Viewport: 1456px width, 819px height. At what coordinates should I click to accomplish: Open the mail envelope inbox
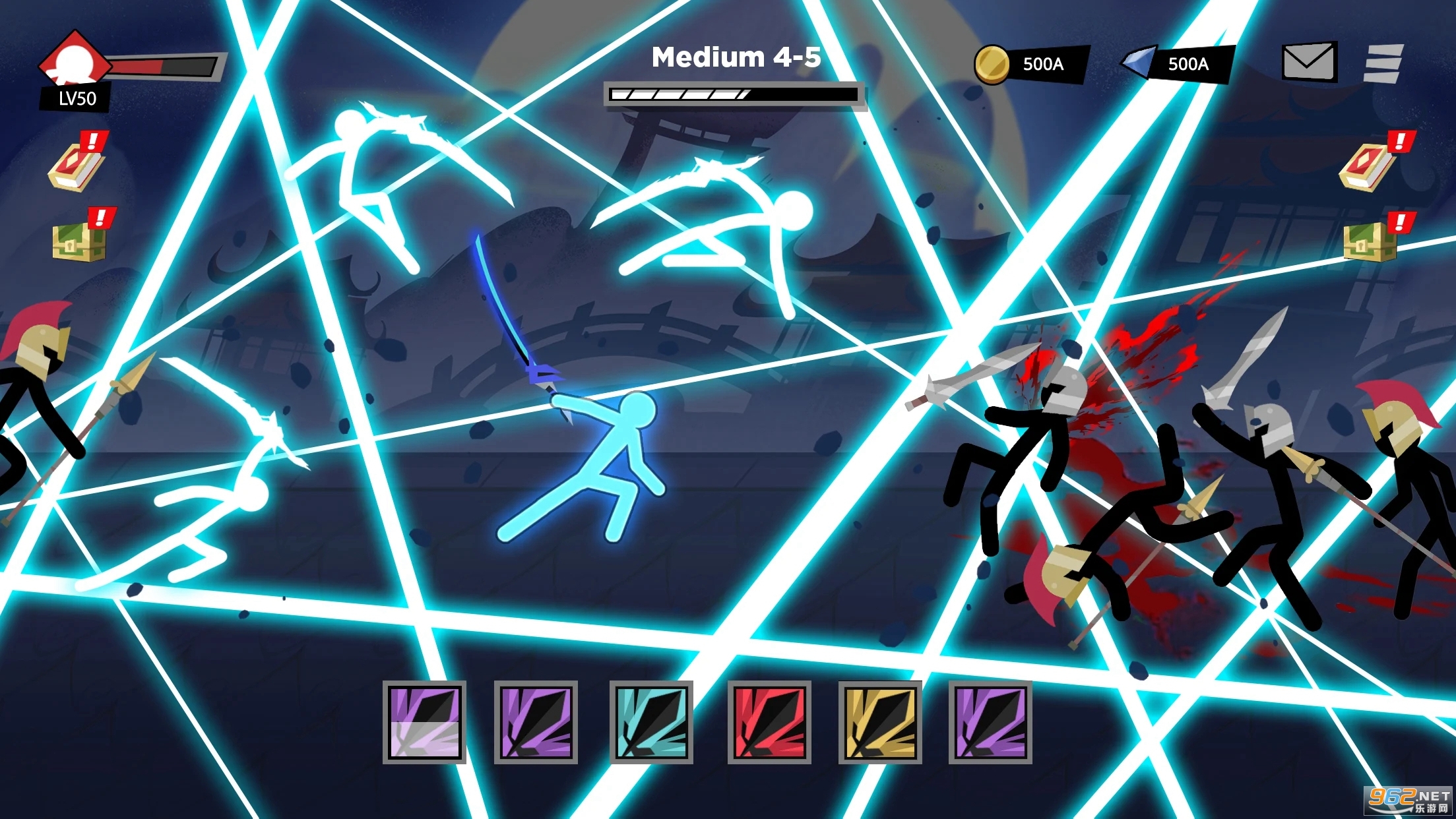click(1308, 62)
